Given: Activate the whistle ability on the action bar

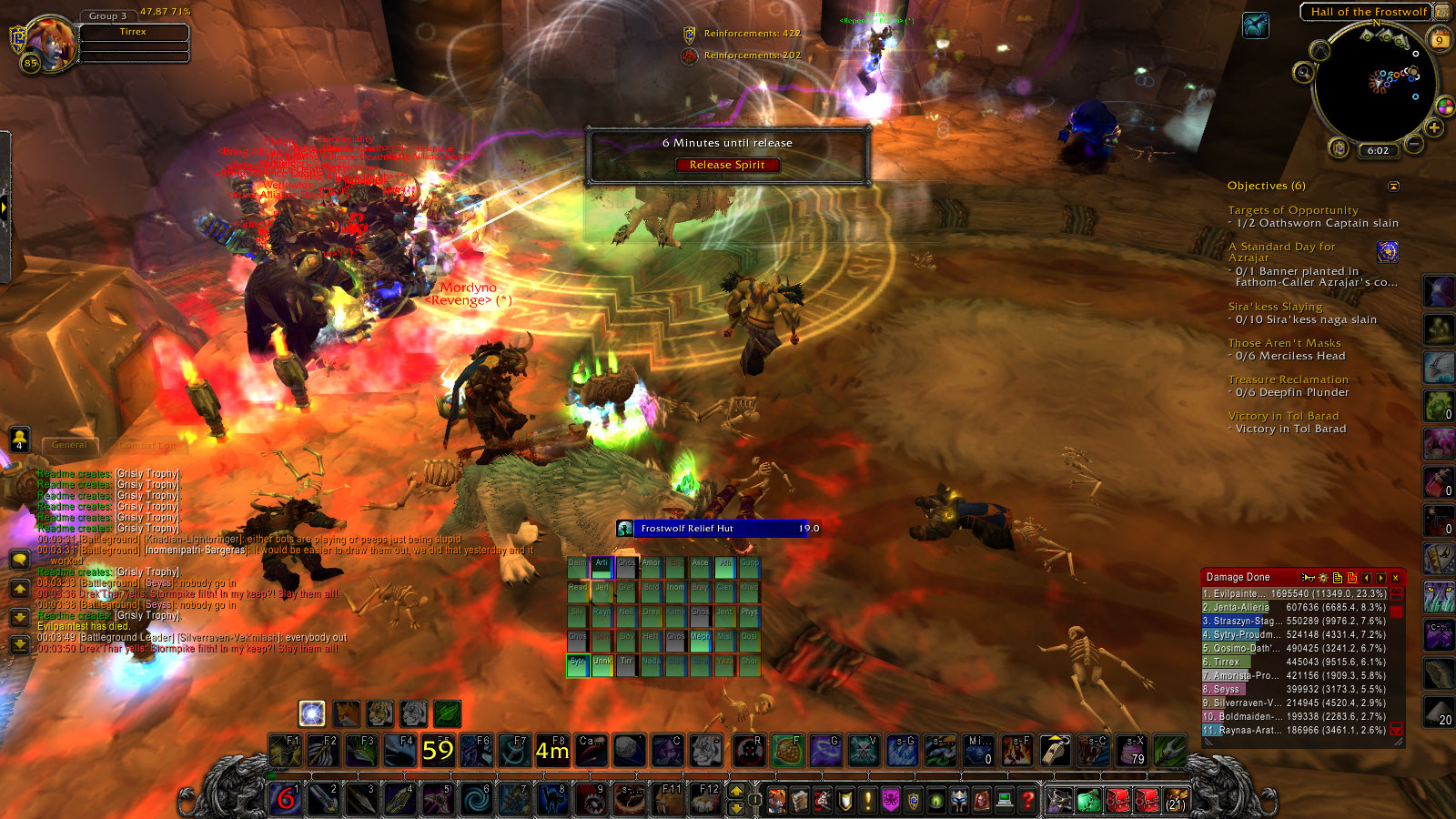Looking at the screenshot, I should (1055, 750).
